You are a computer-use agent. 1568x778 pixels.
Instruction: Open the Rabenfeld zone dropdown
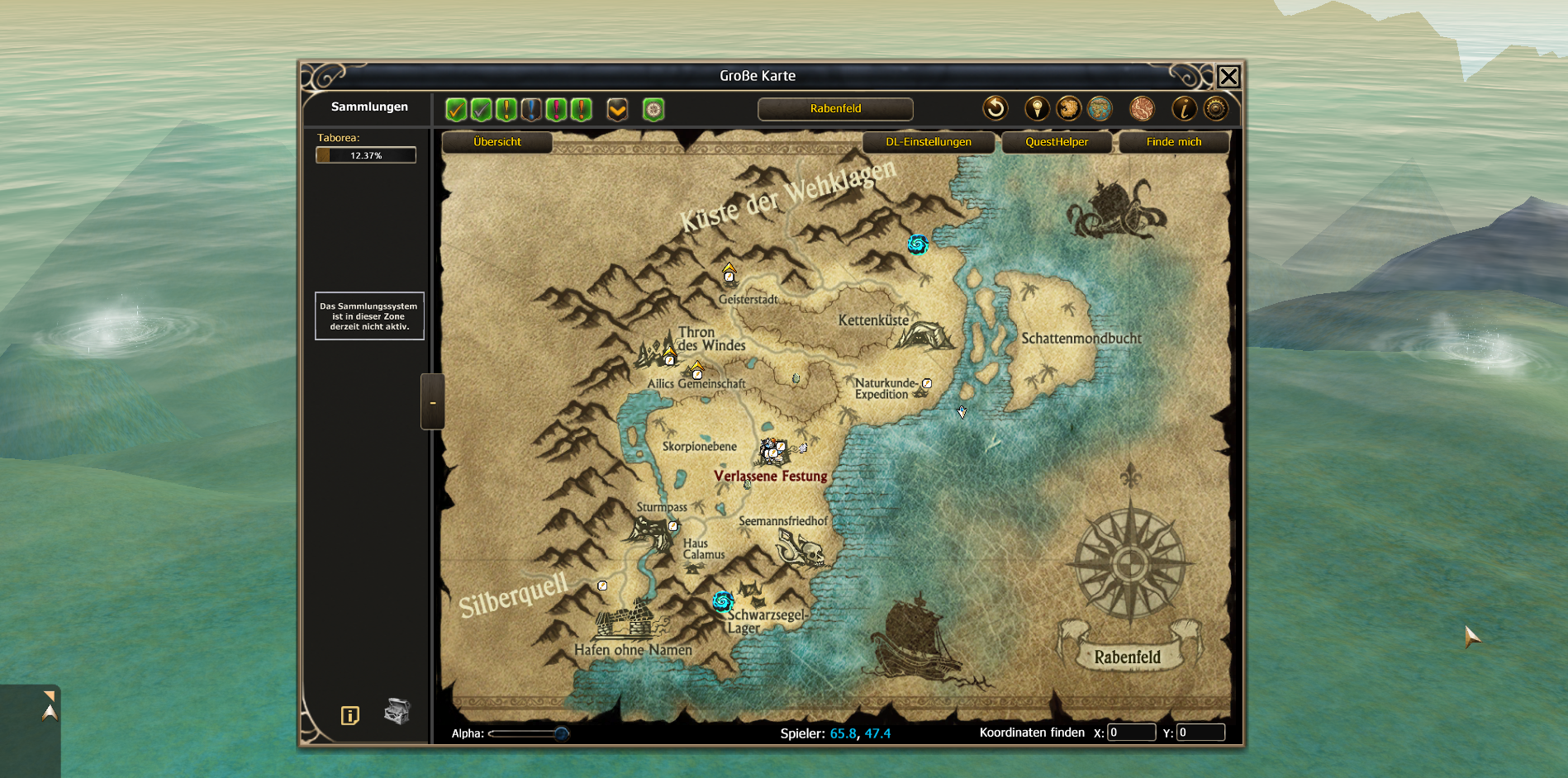pos(835,109)
